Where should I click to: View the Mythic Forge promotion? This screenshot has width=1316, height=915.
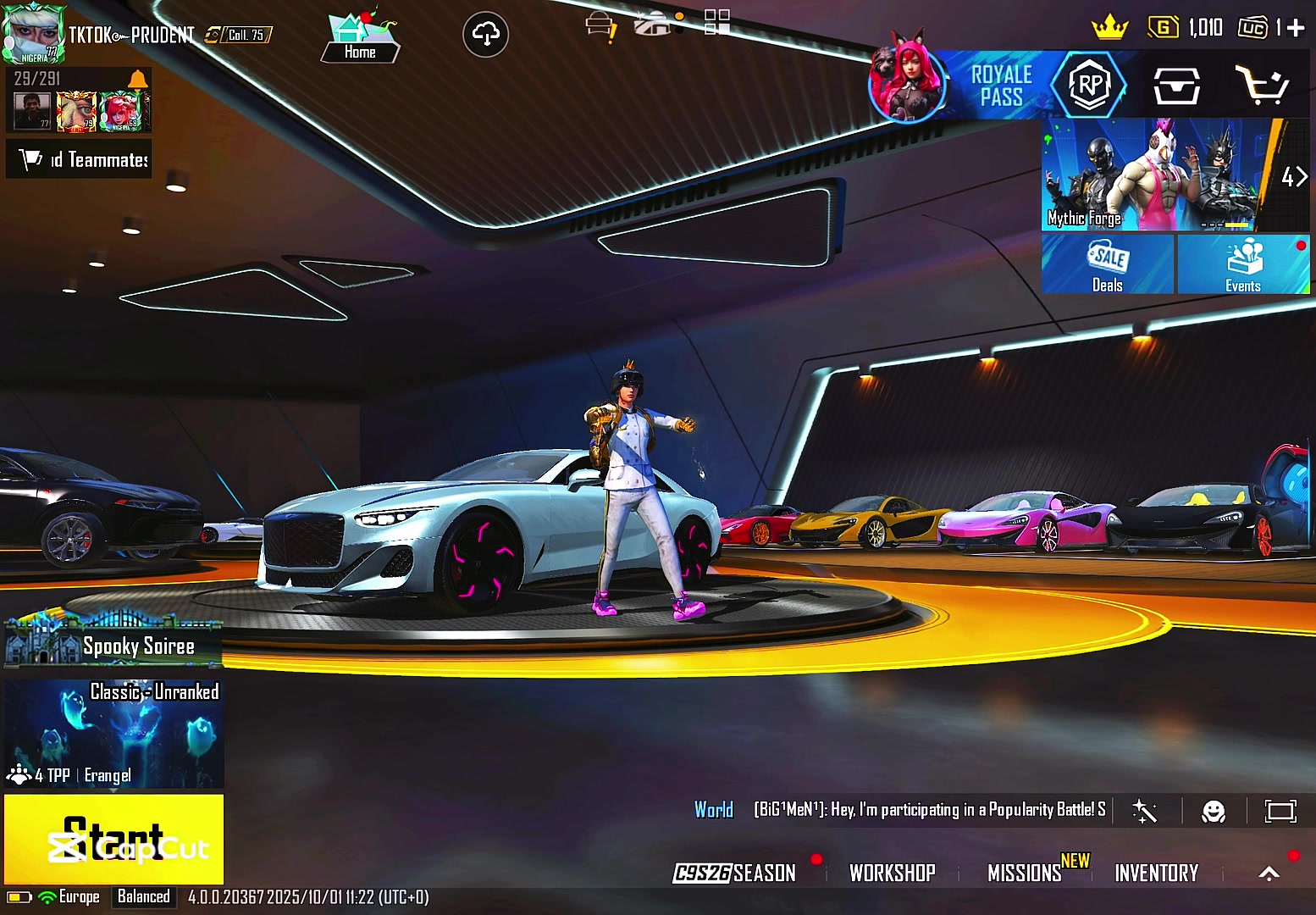tap(1156, 175)
